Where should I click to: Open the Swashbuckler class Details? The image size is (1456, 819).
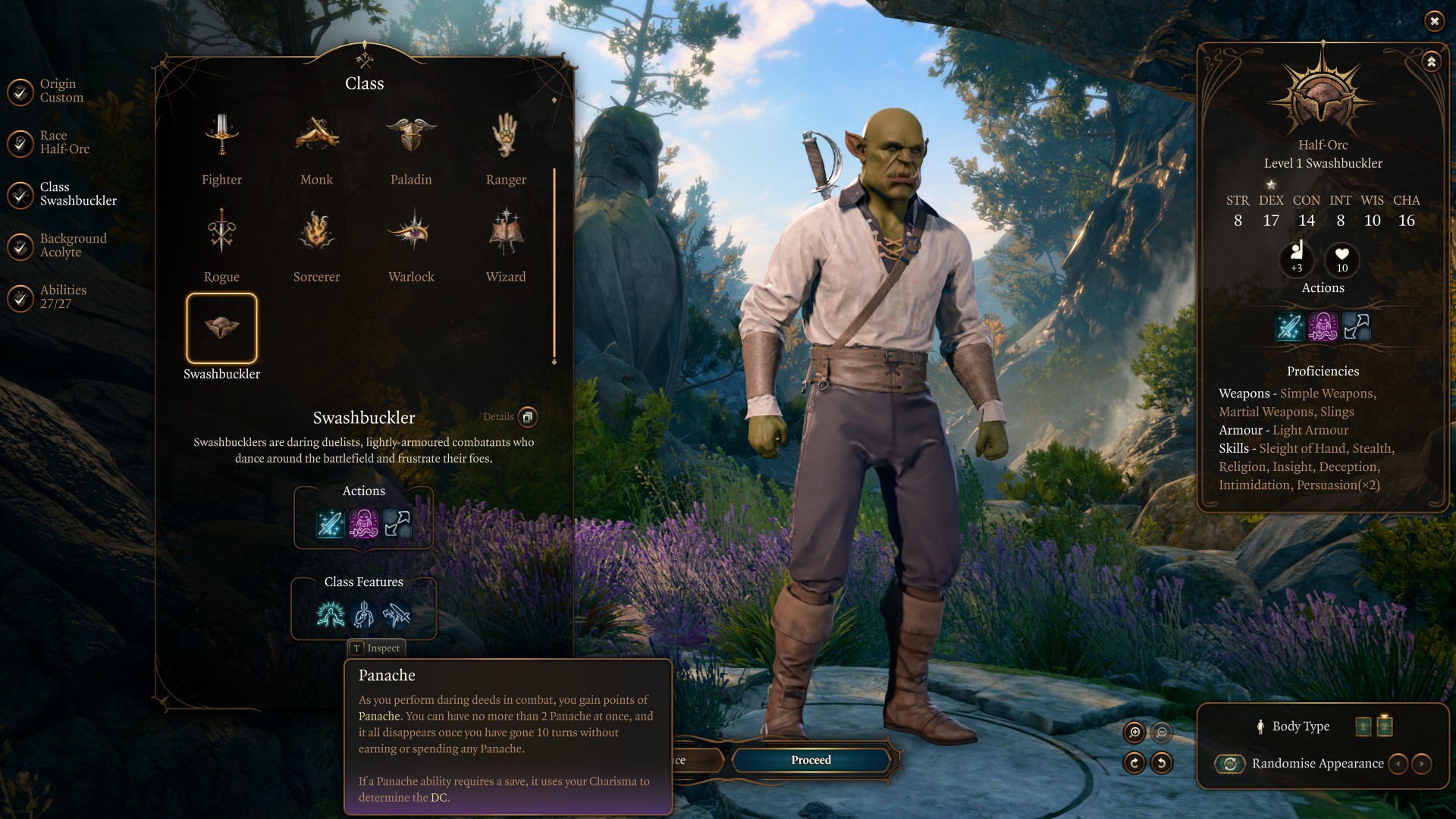(x=527, y=416)
